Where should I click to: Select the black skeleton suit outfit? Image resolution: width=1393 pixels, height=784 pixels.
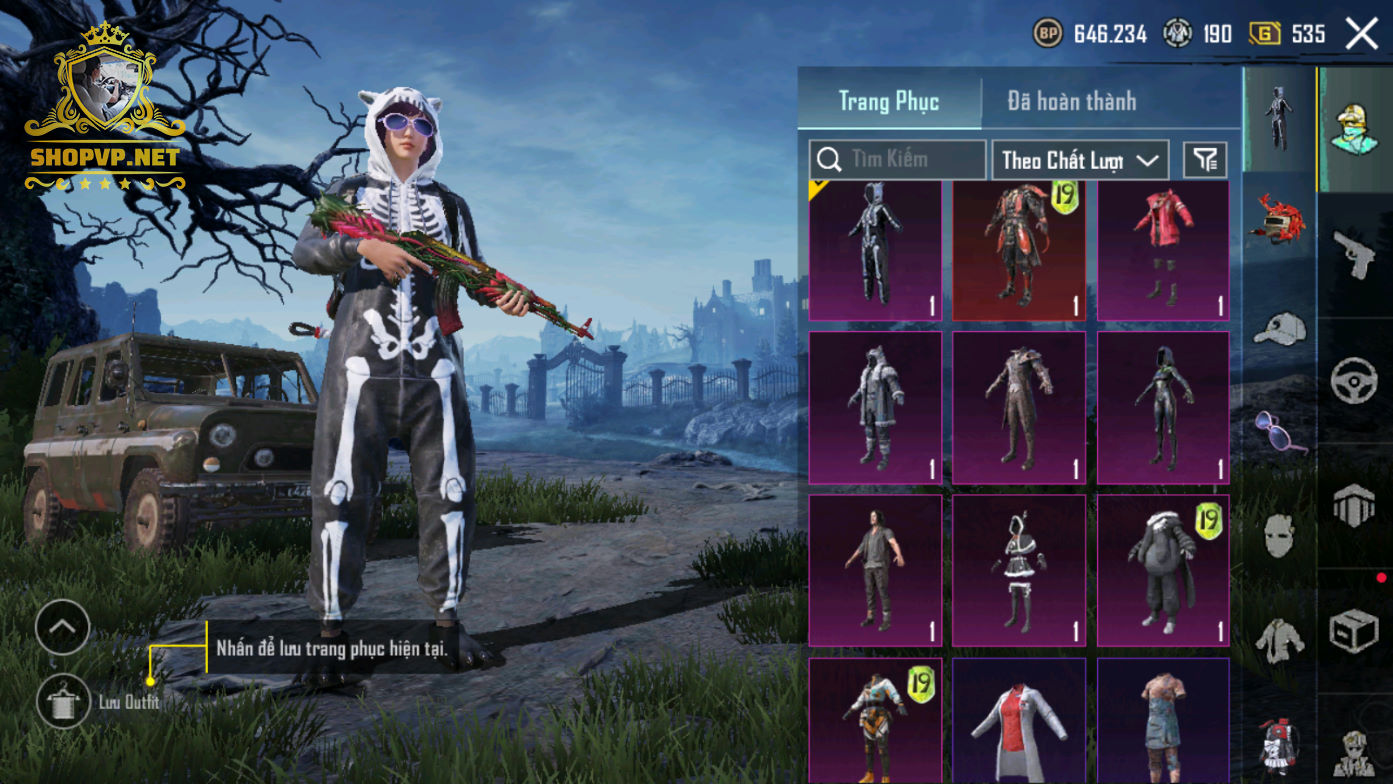pos(874,251)
